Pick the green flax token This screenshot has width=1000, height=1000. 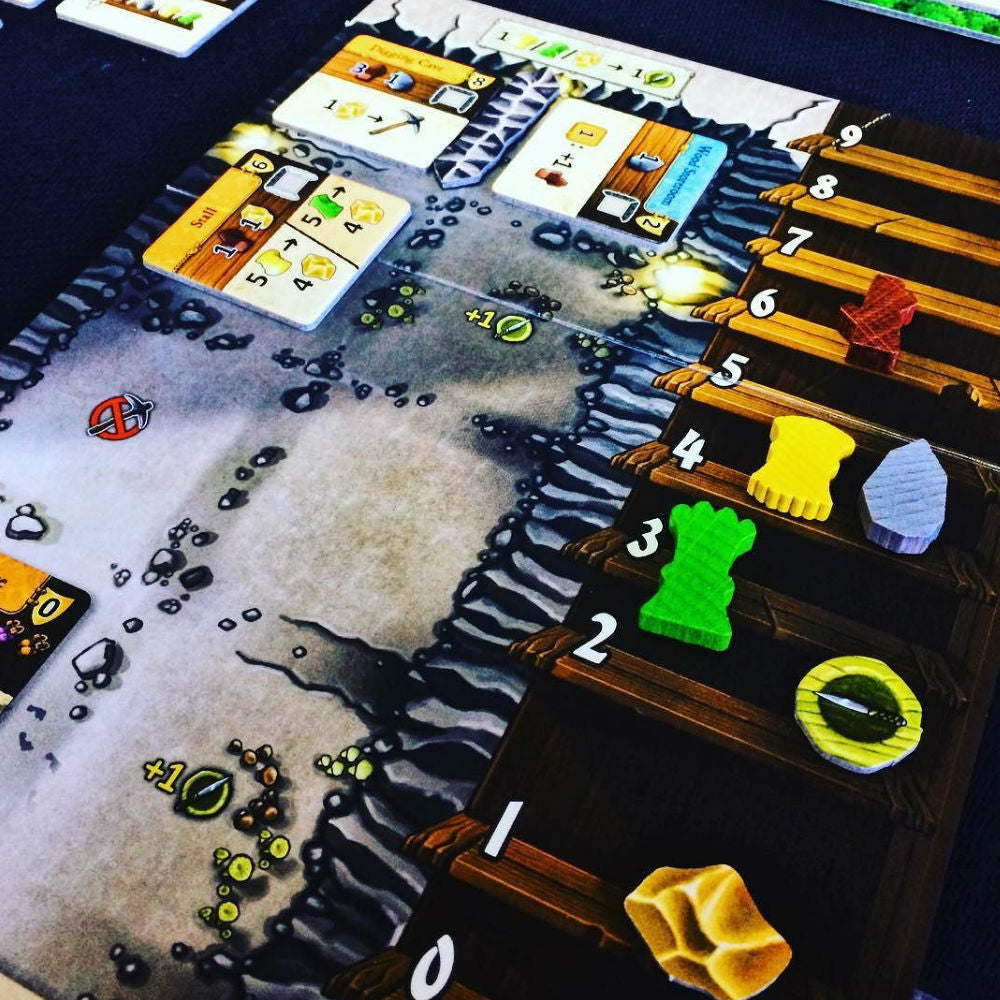click(697, 573)
